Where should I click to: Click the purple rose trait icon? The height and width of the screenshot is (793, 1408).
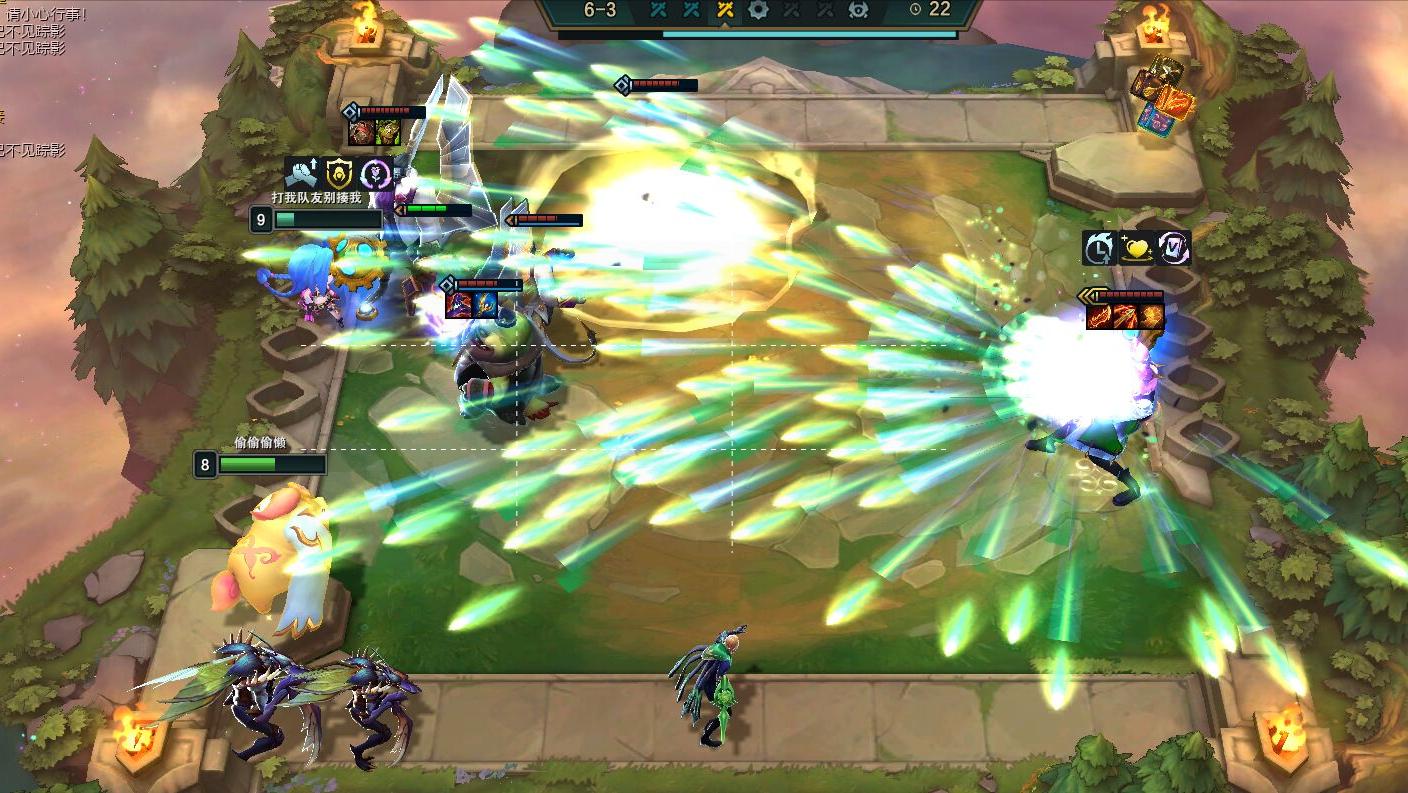click(374, 173)
